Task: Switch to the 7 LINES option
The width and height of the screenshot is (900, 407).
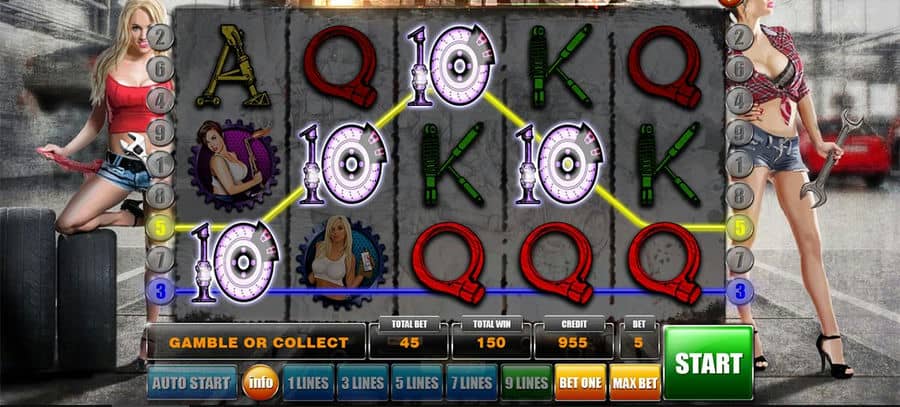Action: pyautogui.click(x=470, y=383)
